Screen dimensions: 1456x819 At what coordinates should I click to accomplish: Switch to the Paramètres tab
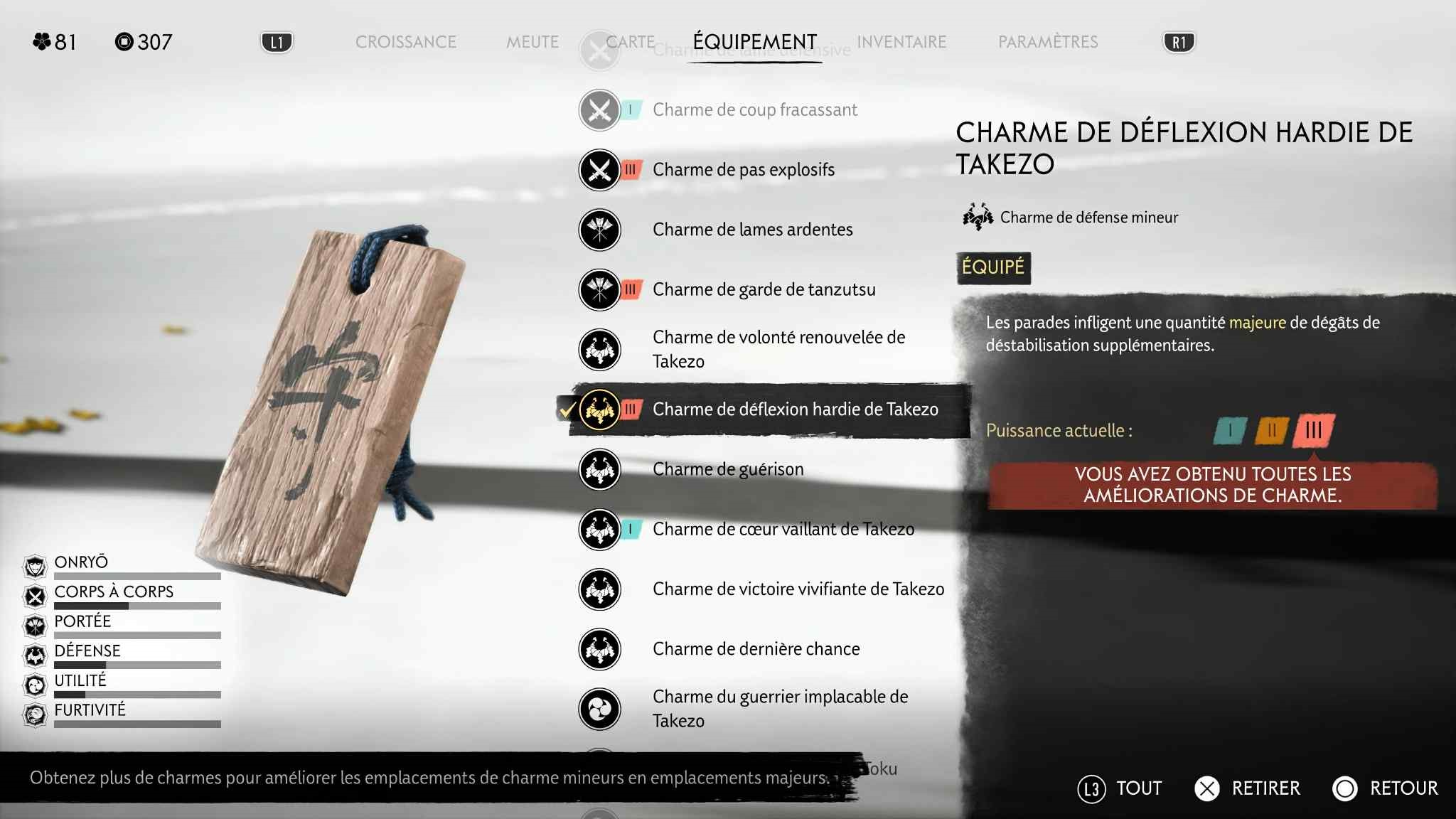click(x=1047, y=42)
